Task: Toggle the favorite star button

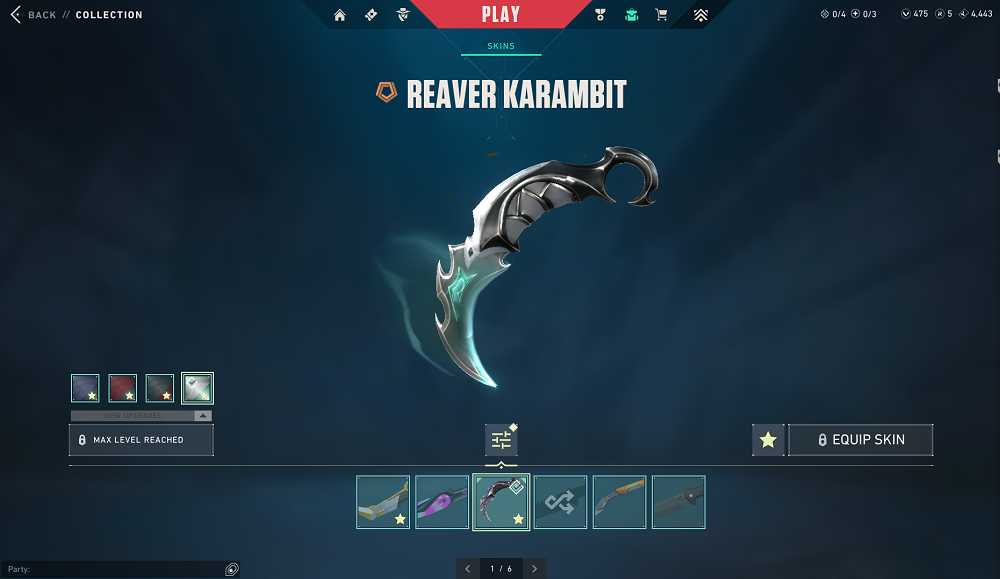Action: click(768, 440)
